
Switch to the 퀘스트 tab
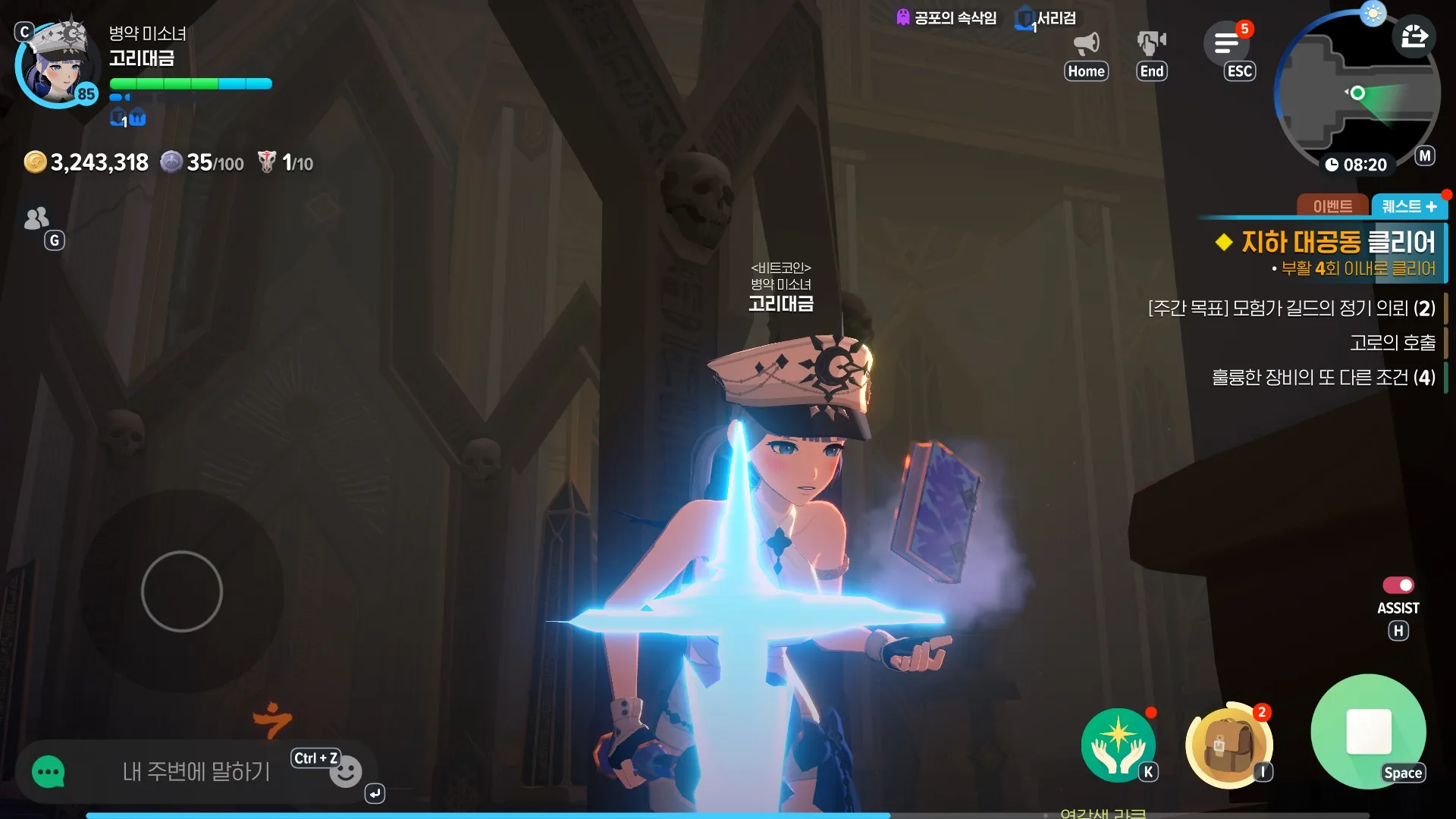[1408, 206]
